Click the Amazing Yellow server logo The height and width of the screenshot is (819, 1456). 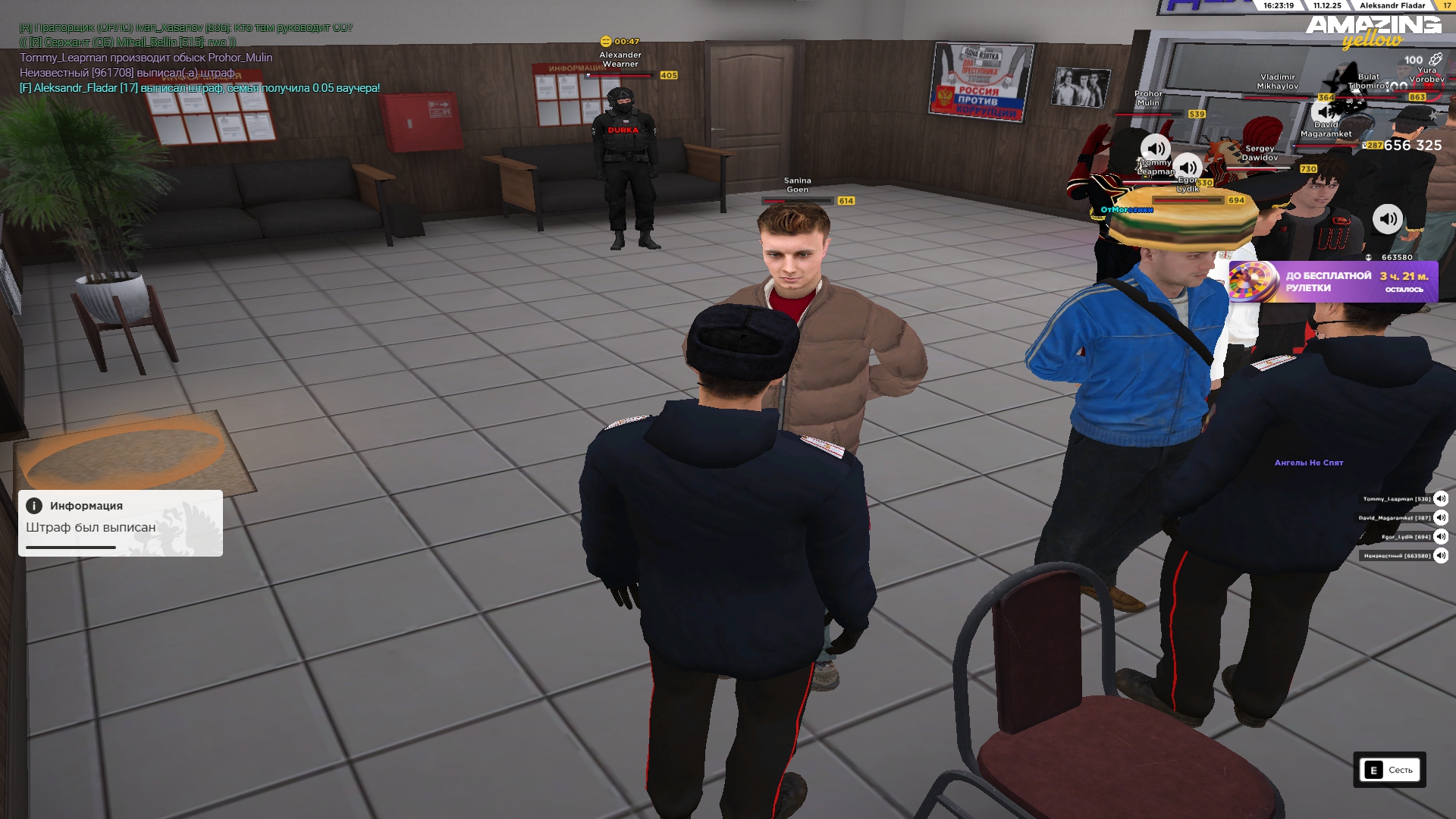(x=1373, y=32)
